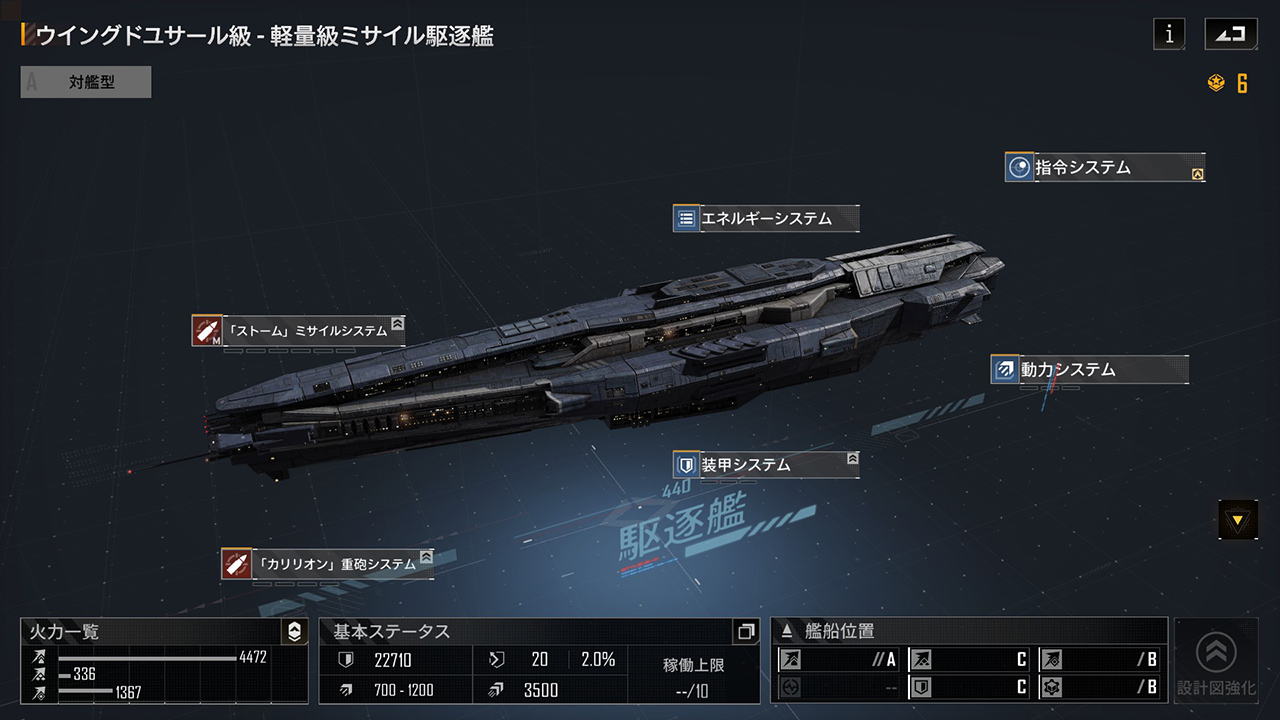Click the gold tech point icon
1280x720 pixels.
click(1217, 84)
